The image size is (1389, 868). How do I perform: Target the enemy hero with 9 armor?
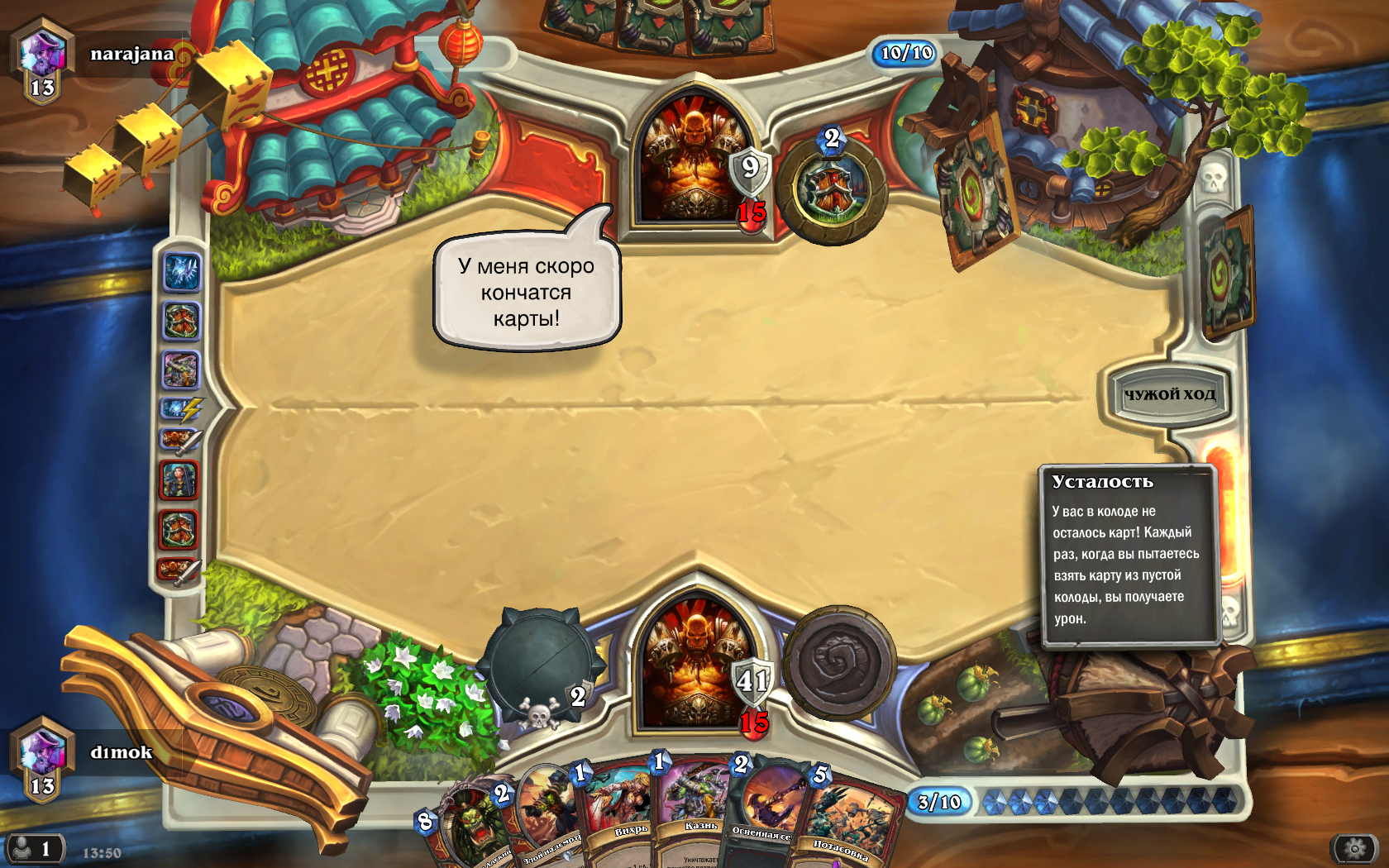[x=694, y=159]
